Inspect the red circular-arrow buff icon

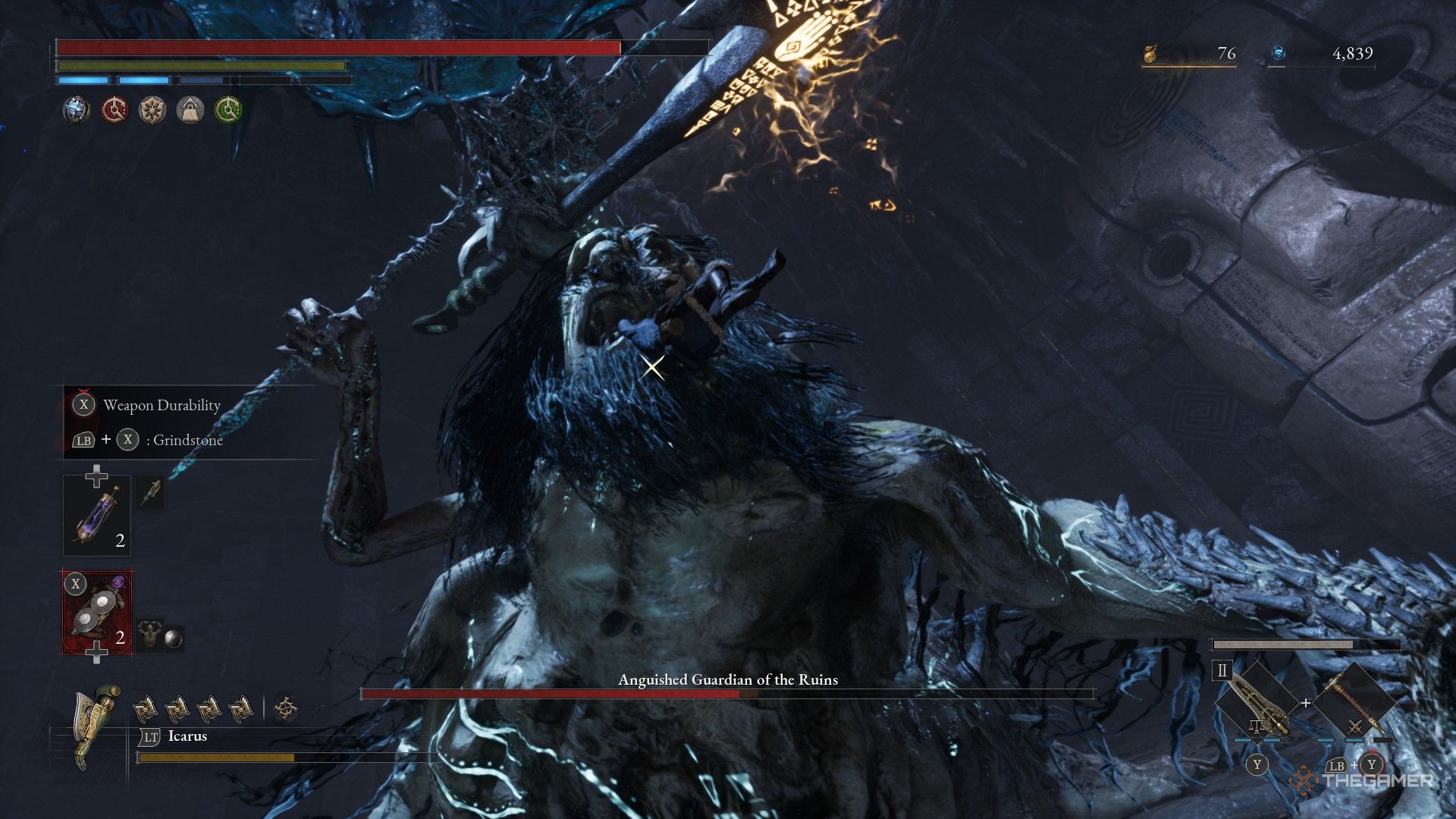pos(114,110)
